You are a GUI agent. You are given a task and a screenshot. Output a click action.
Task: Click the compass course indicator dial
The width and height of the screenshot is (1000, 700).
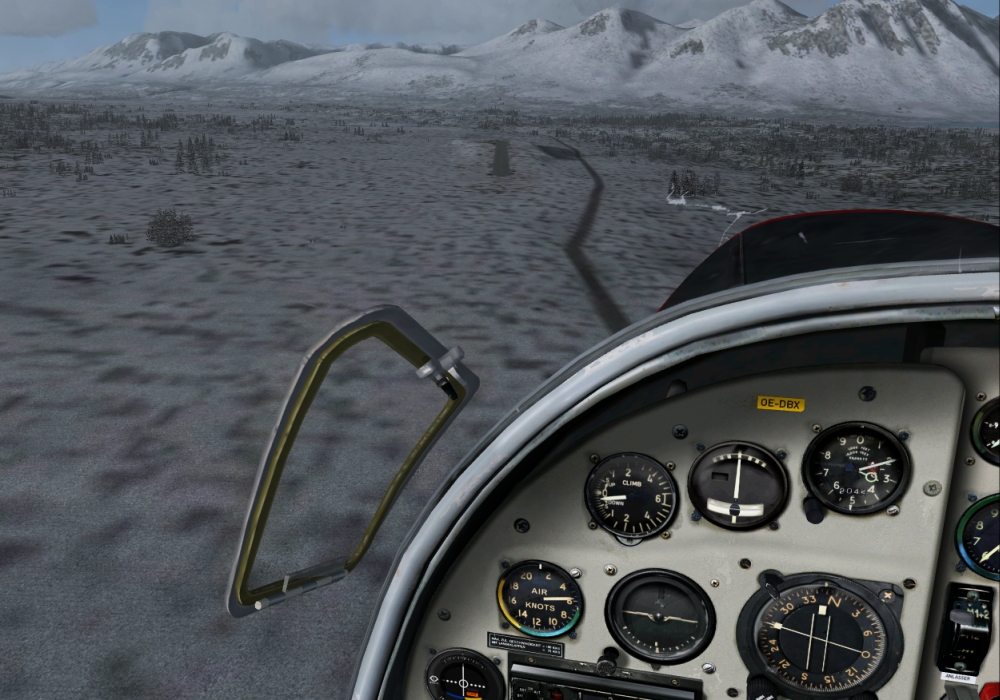pyautogui.click(x=819, y=637)
